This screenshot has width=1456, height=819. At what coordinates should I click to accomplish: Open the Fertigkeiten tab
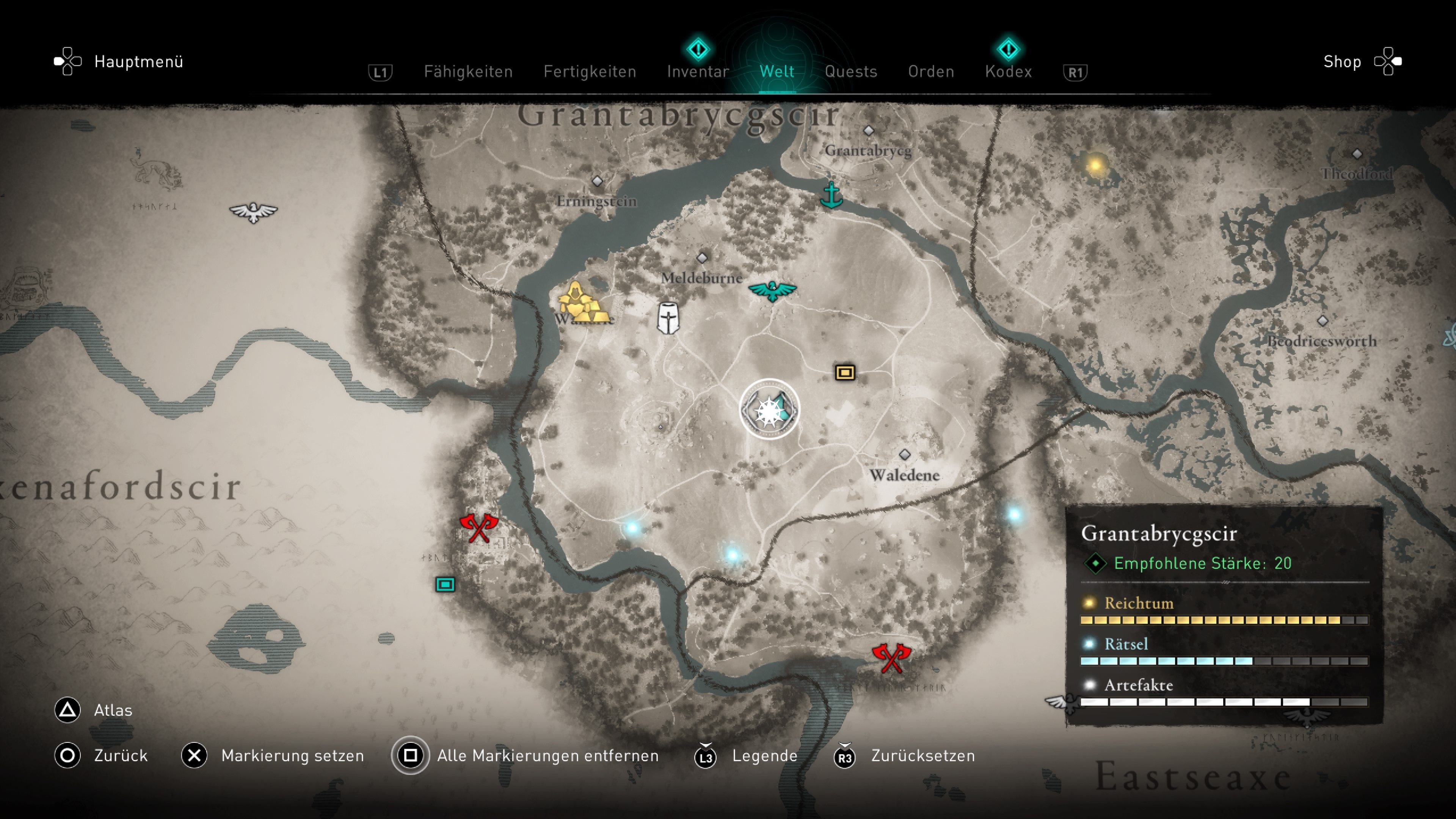tap(590, 72)
